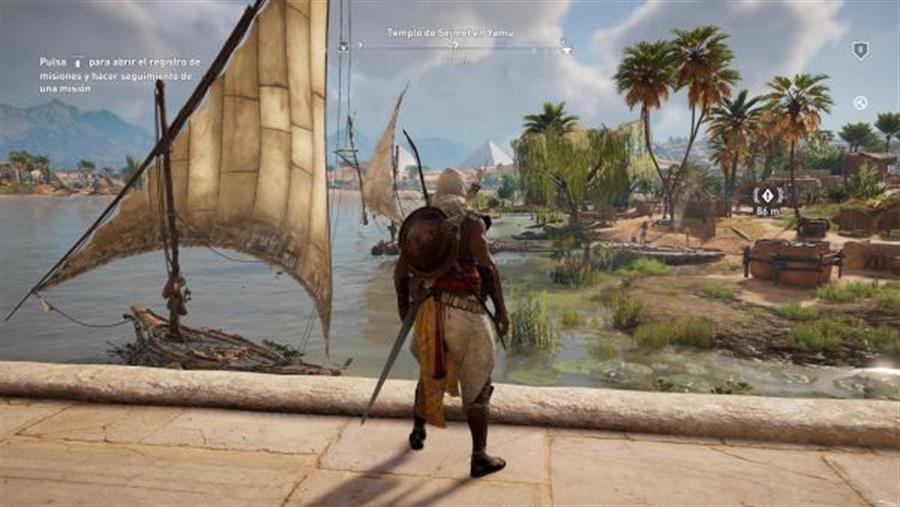Click the Templo de Sejmet en Yamu compass bar
The width and height of the screenshot is (900, 507).
point(455,45)
